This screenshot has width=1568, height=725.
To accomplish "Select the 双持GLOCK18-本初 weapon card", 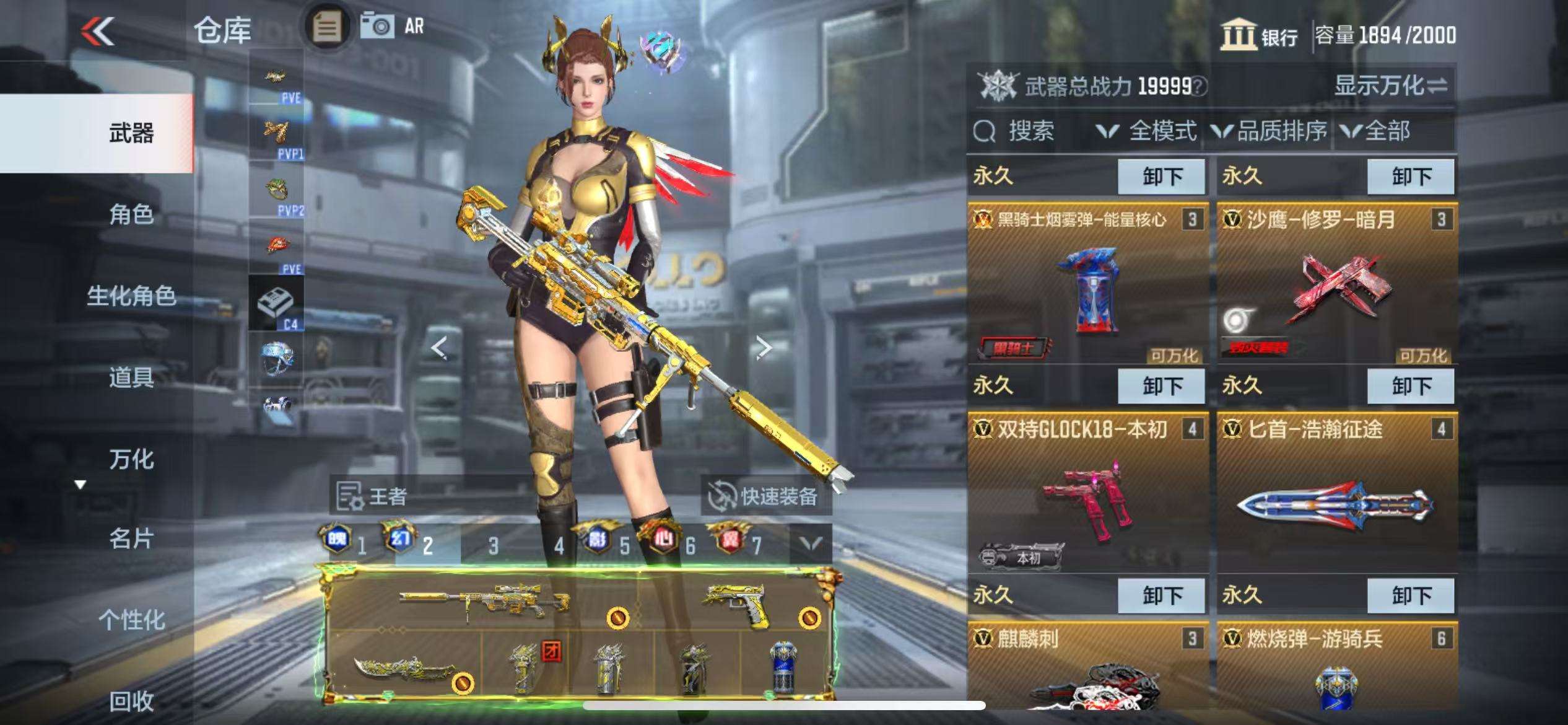I will click(1087, 493).
